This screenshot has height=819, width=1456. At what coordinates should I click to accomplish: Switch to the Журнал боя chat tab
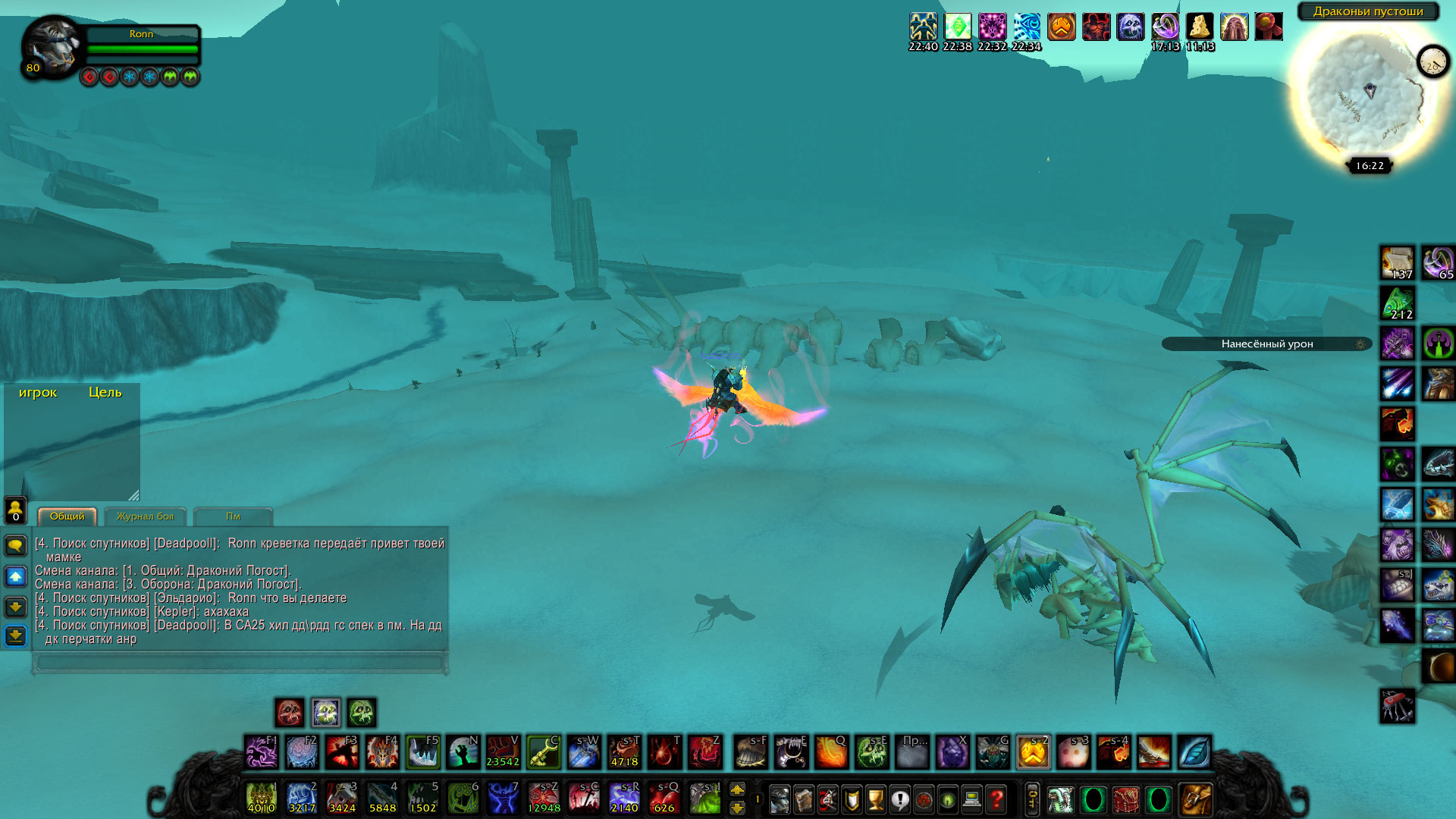click(x=145, y=516)
